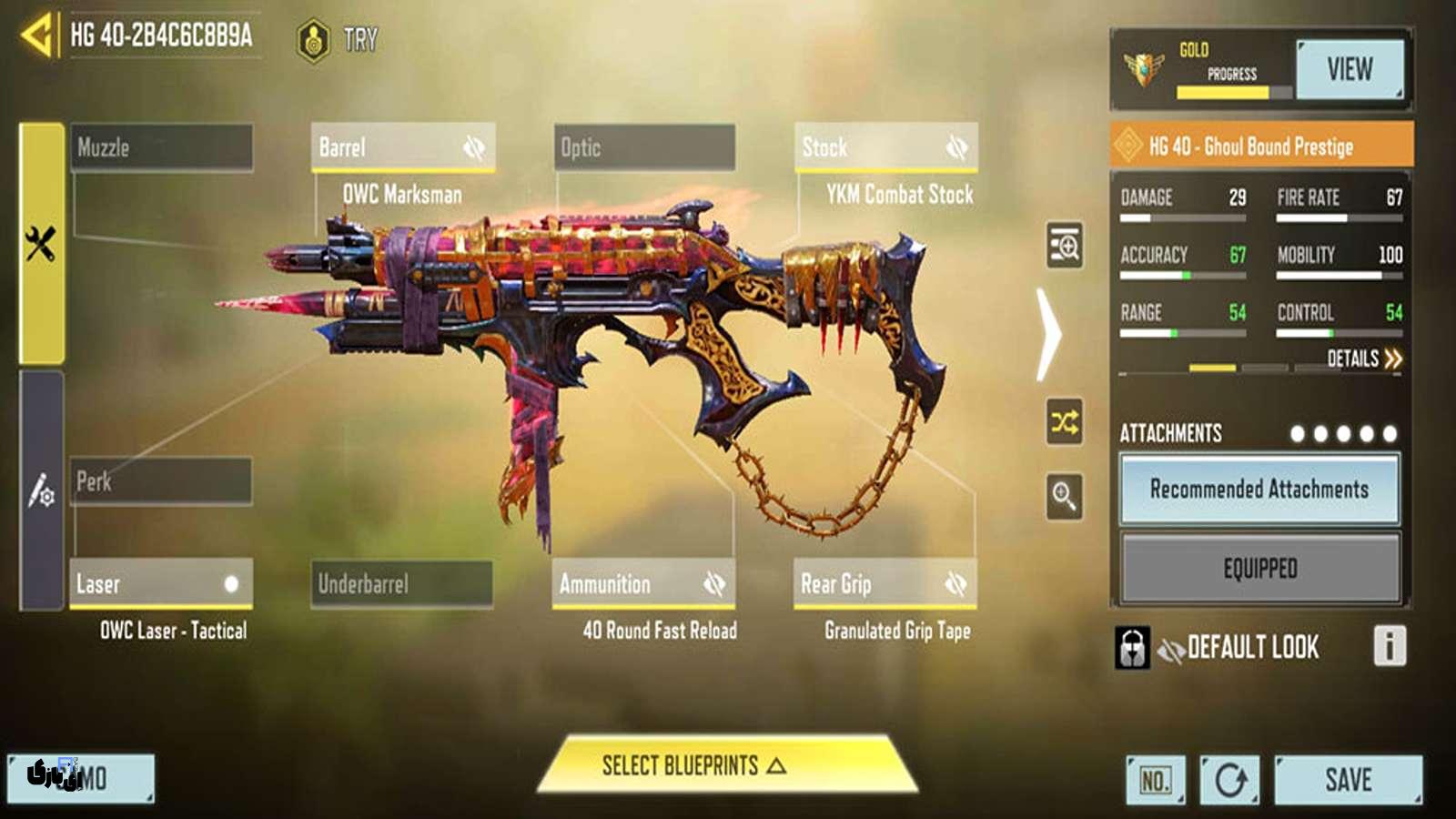Apply Recommended Attachments
The width and height of the screenshot is (1456, 819).
[1259, 490]
